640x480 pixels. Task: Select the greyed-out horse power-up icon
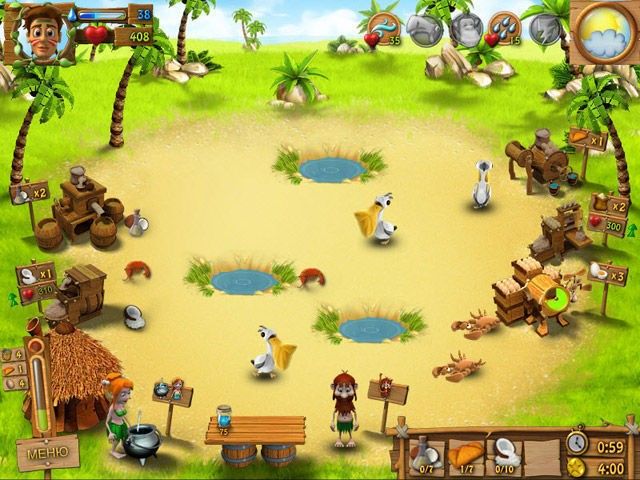click(424, 28)
